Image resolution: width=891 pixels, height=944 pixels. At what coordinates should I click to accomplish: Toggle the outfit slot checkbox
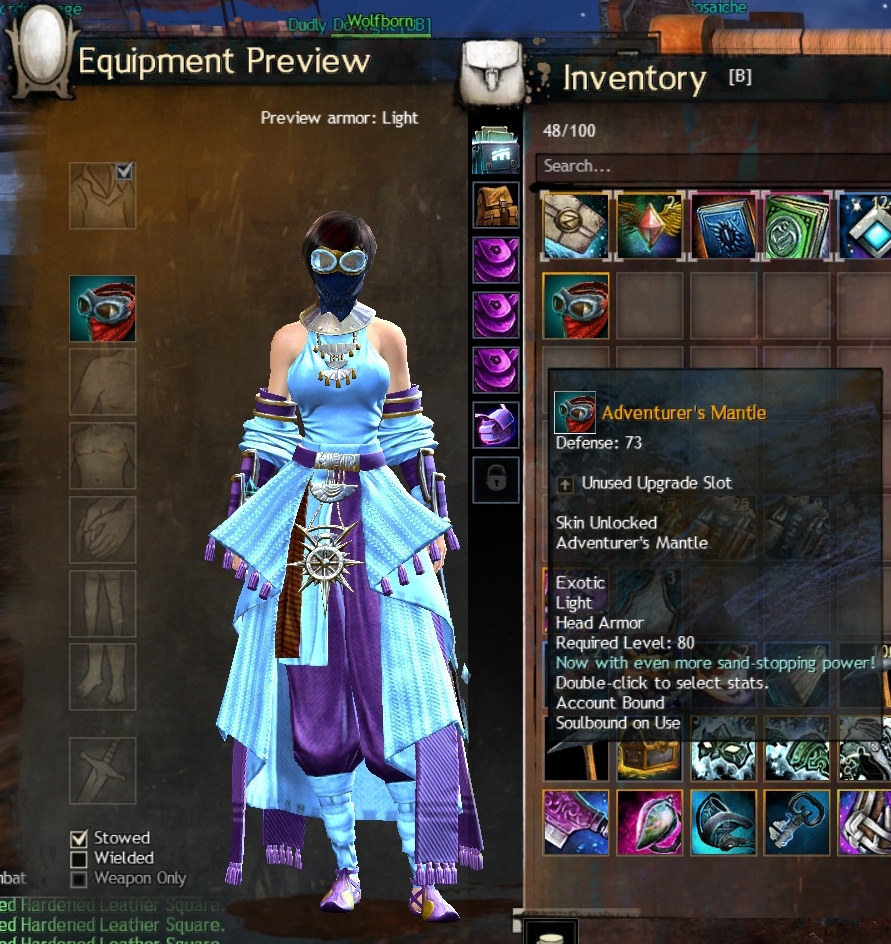click(x=124, y=172)
